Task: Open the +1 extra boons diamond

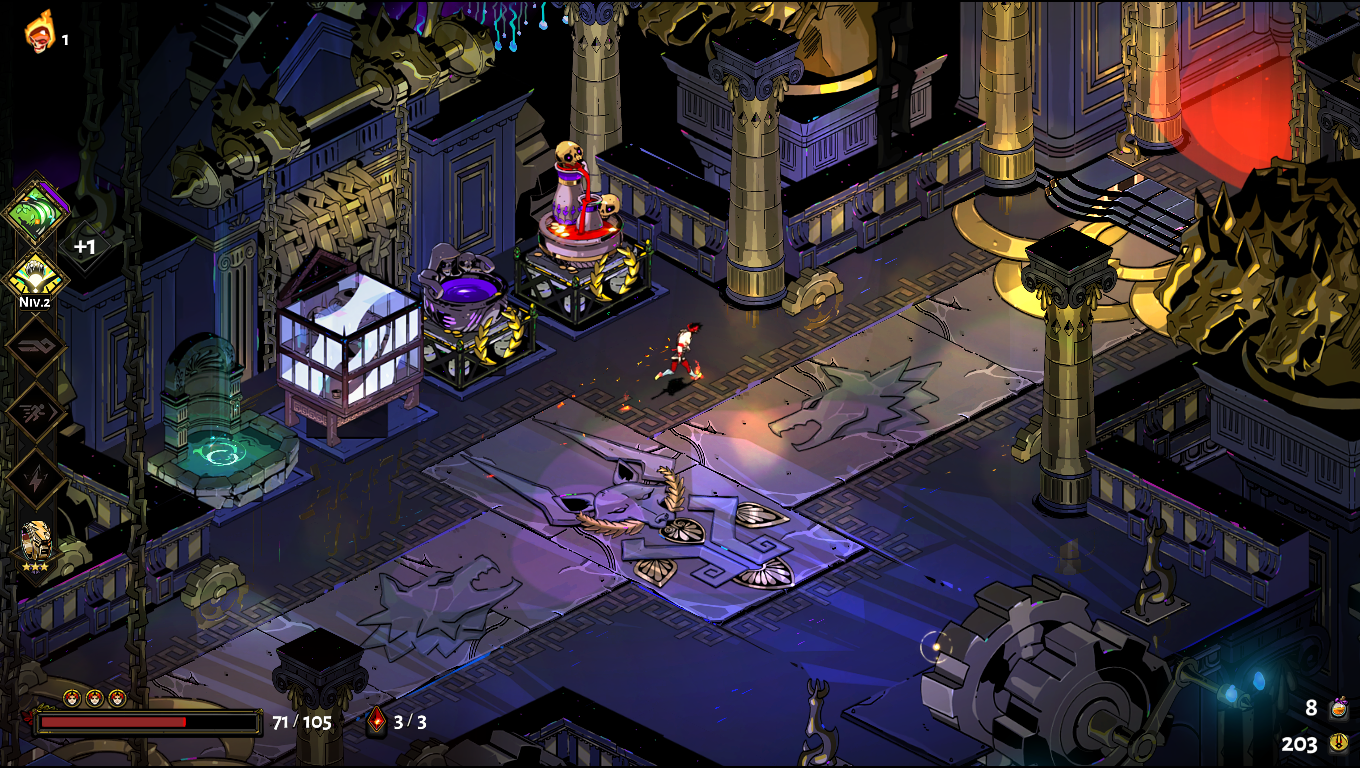Action: 85,245
